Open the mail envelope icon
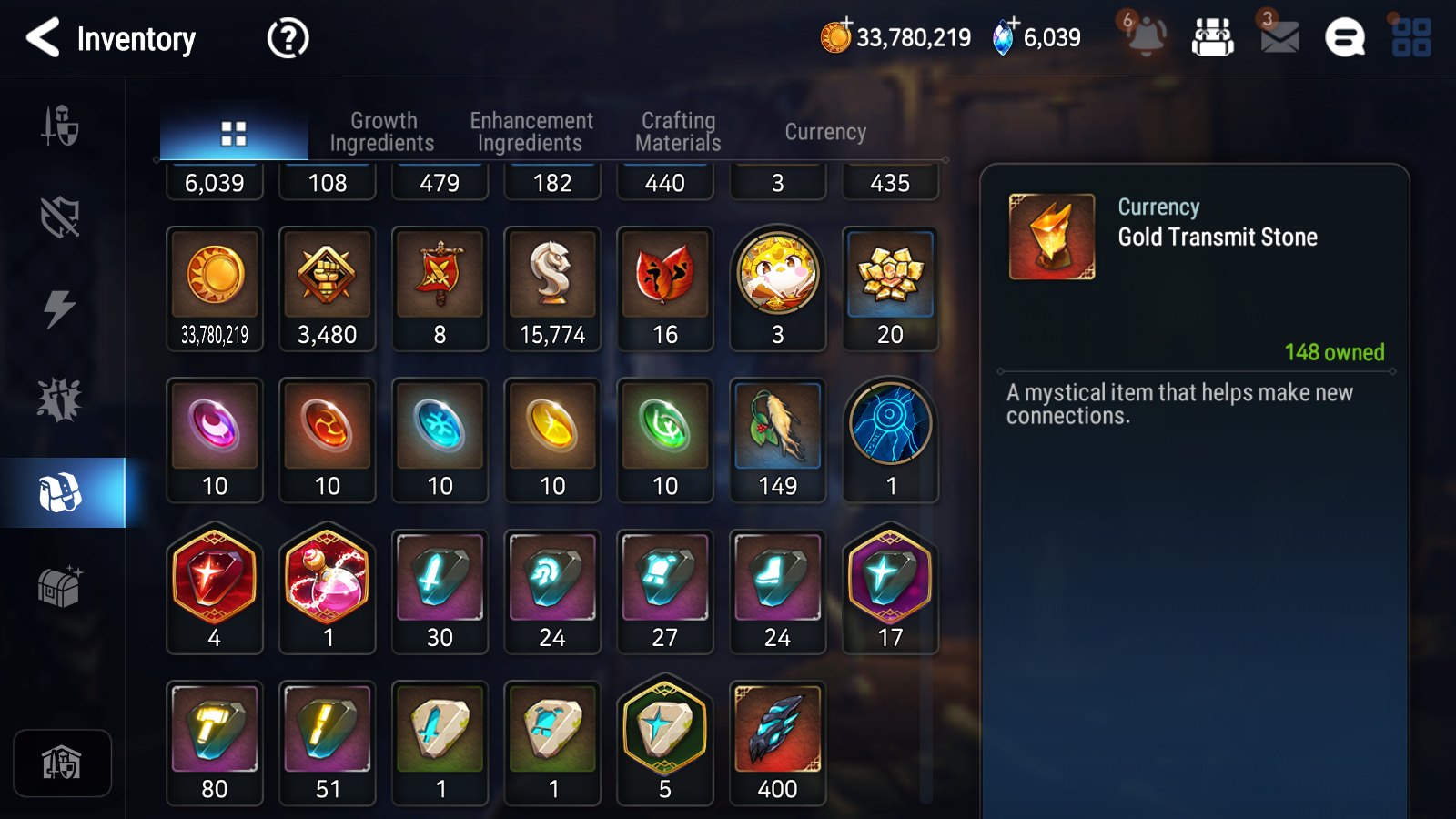This screenshot has width=1456, height=819. click(1279, 37)
